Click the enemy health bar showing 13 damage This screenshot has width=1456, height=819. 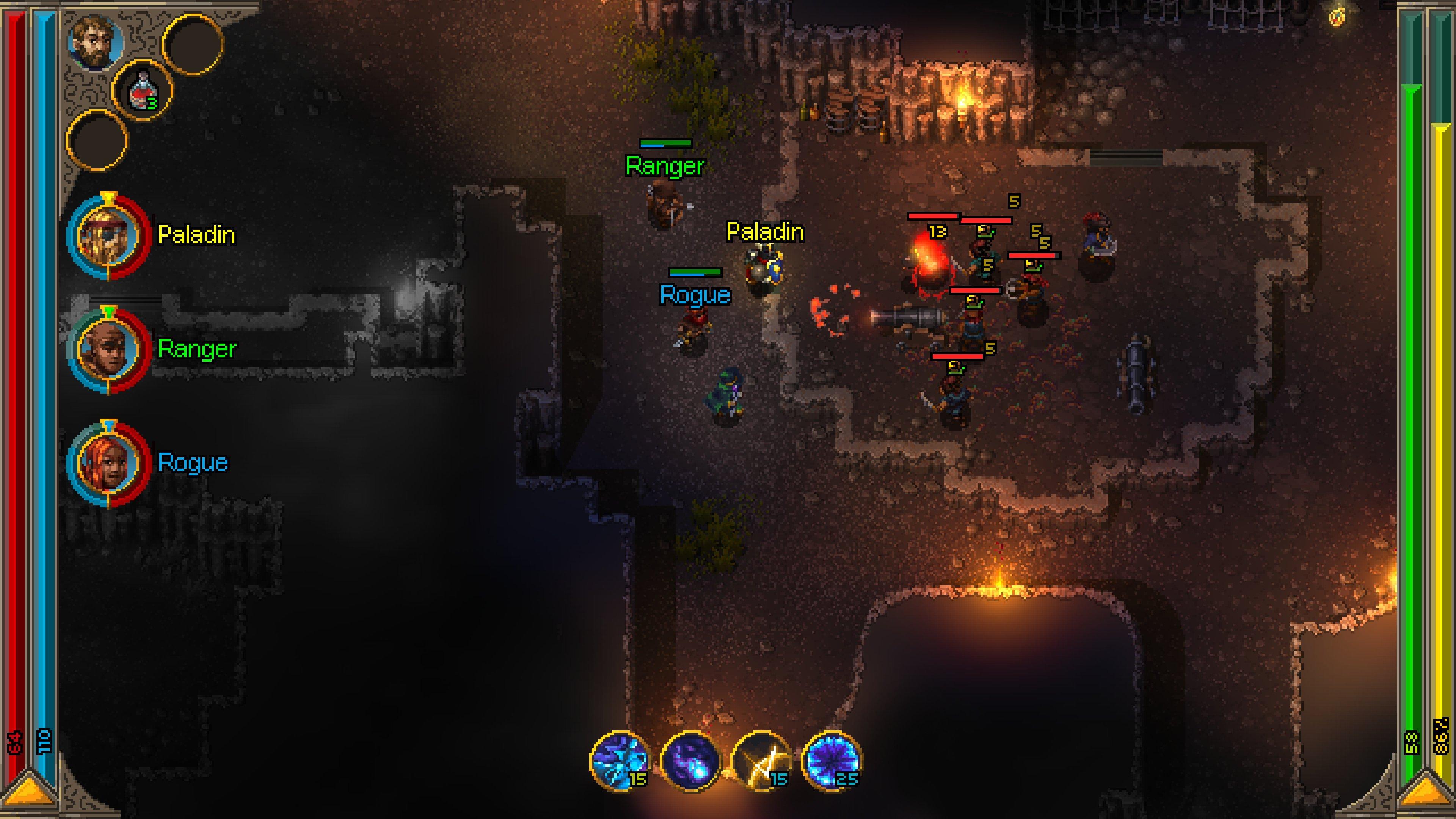coord(933,217)
